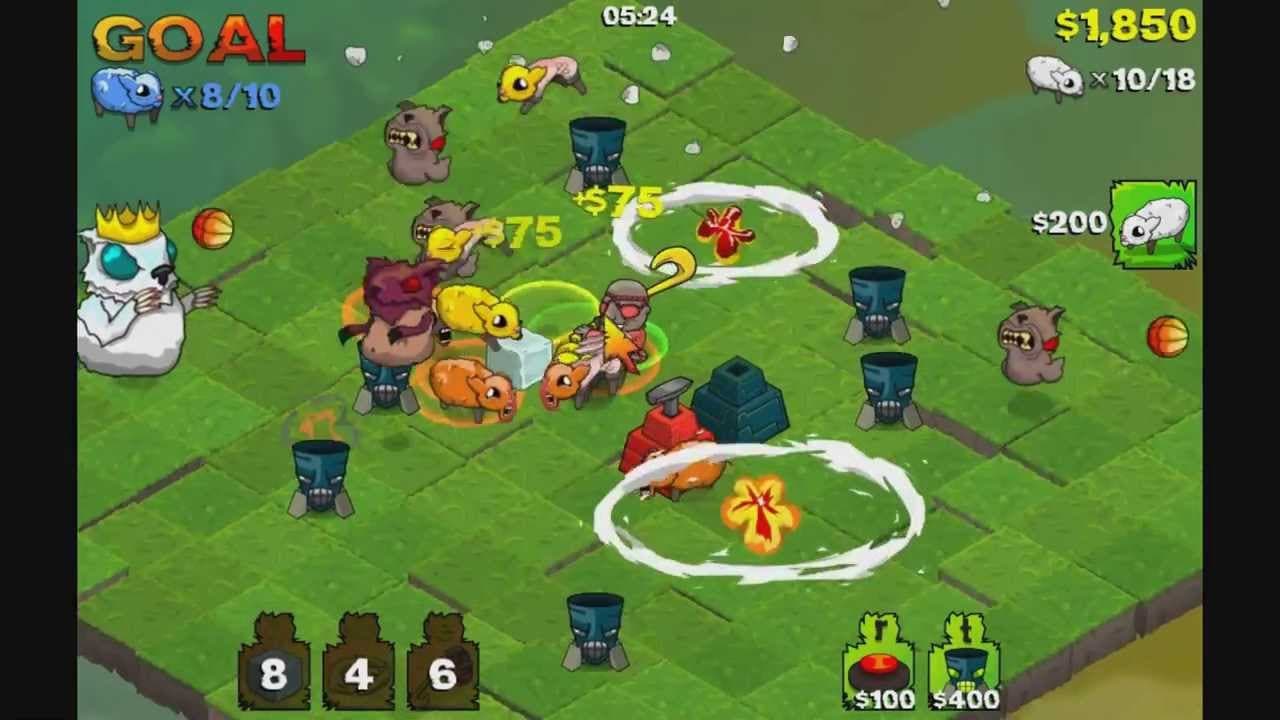The height and width of the screenshot is (720, 1280).
Task: Choose the cooldown slot showing 6
Action: [443, 664]
